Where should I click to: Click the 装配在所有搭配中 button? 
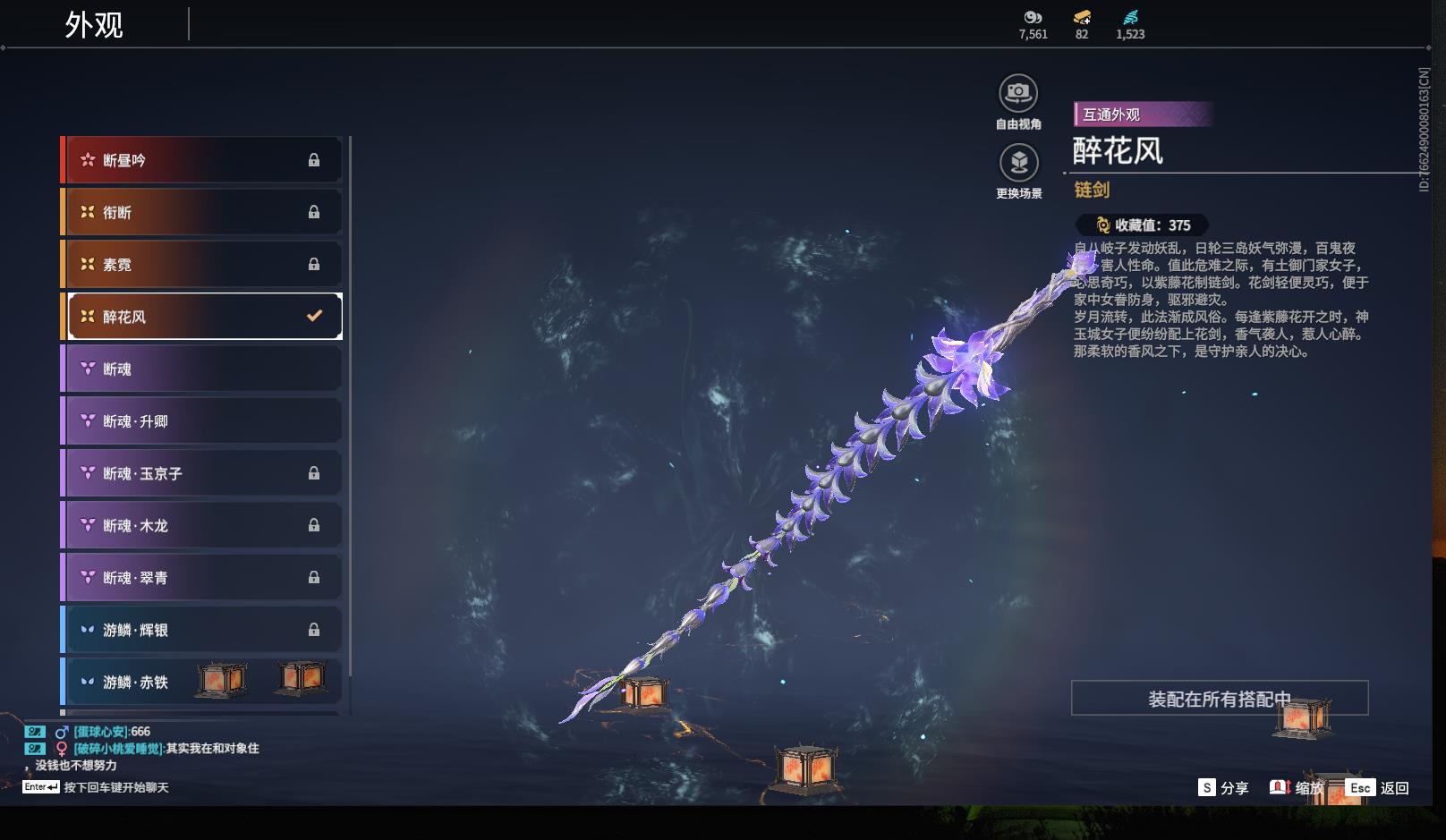[1219, 699]
